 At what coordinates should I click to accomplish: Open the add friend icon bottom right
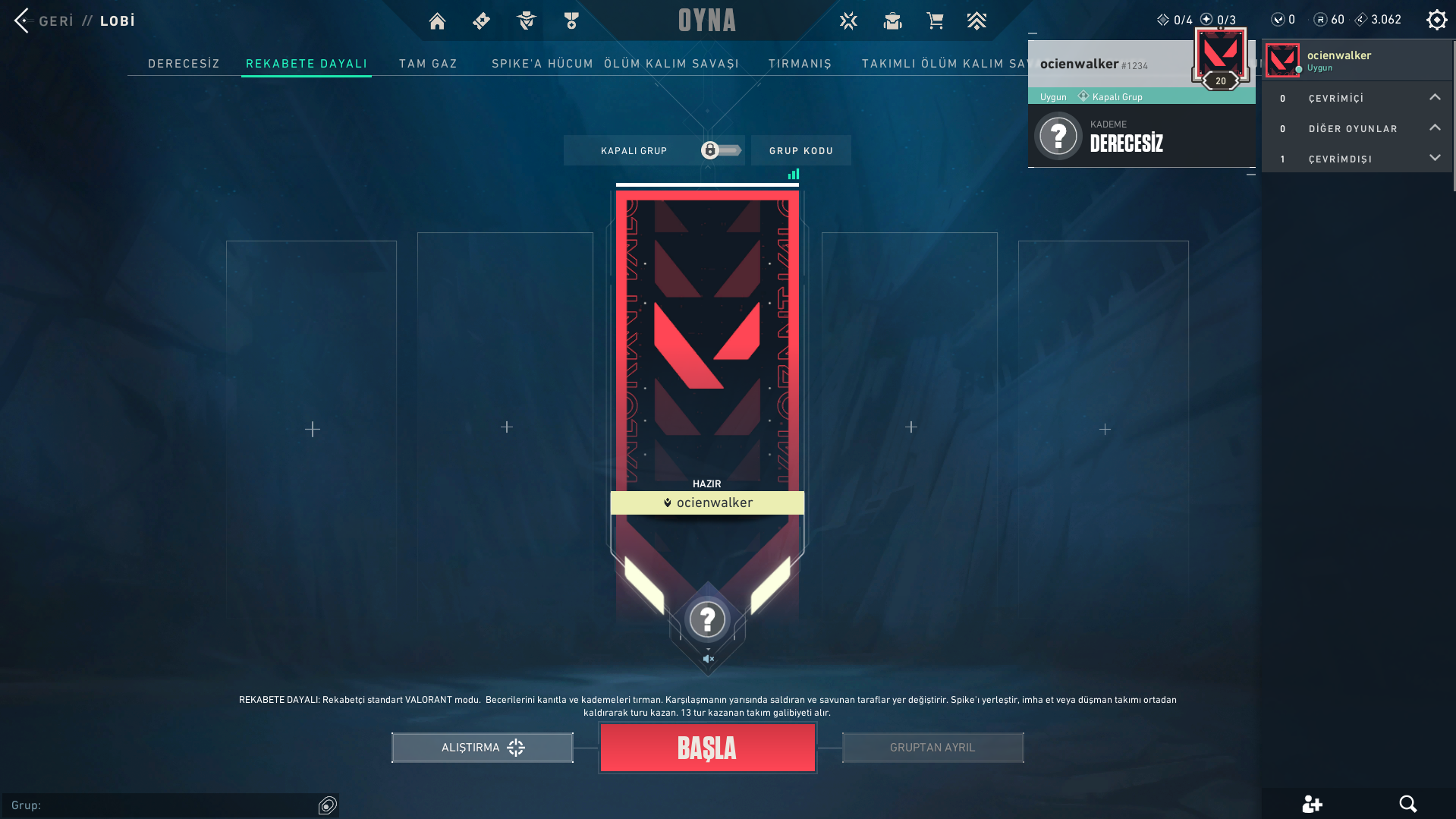1313,803
